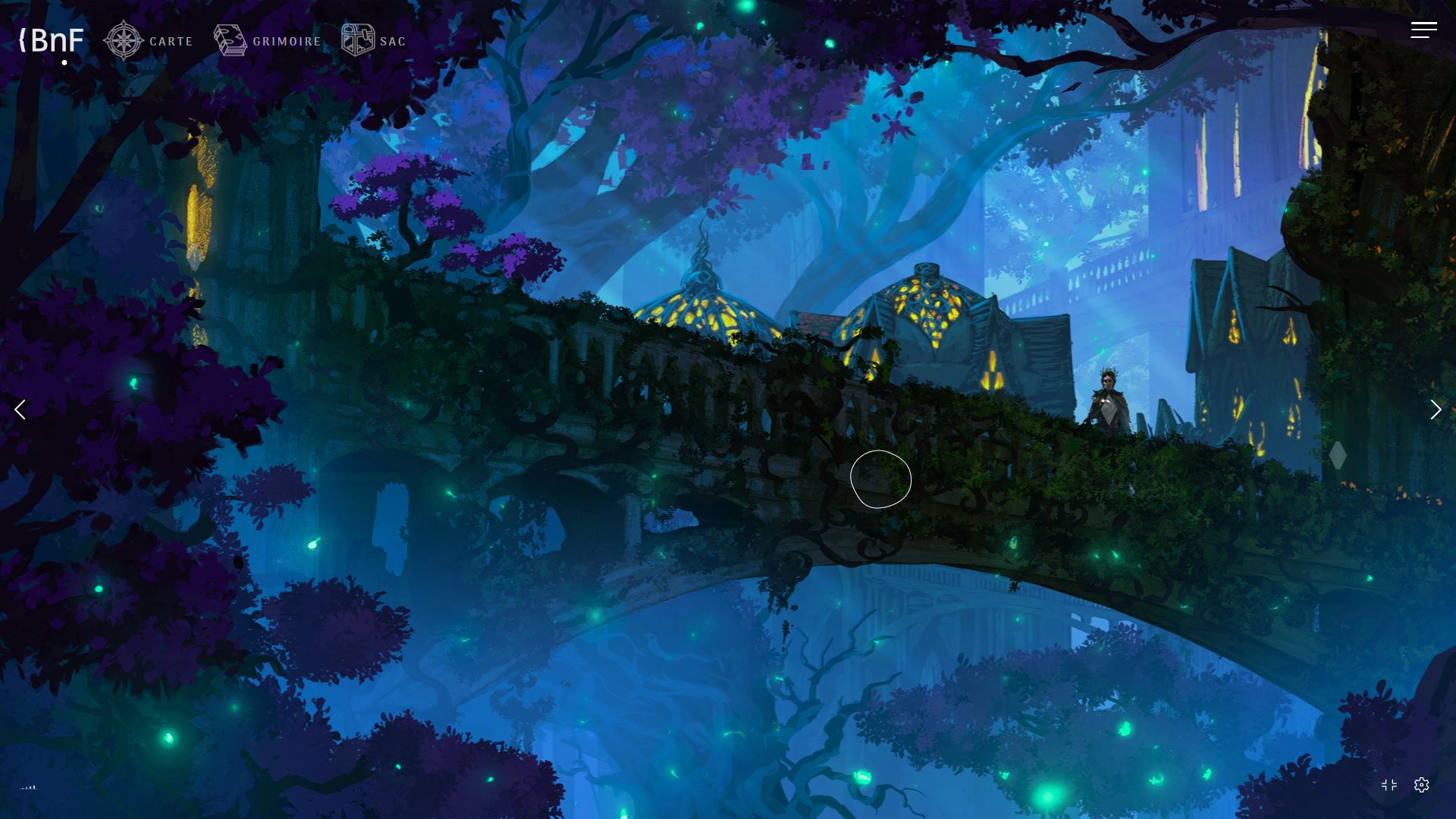Open the hamburger menu icon at top right
The image size is (1456, 819).
coord(1423,30)
